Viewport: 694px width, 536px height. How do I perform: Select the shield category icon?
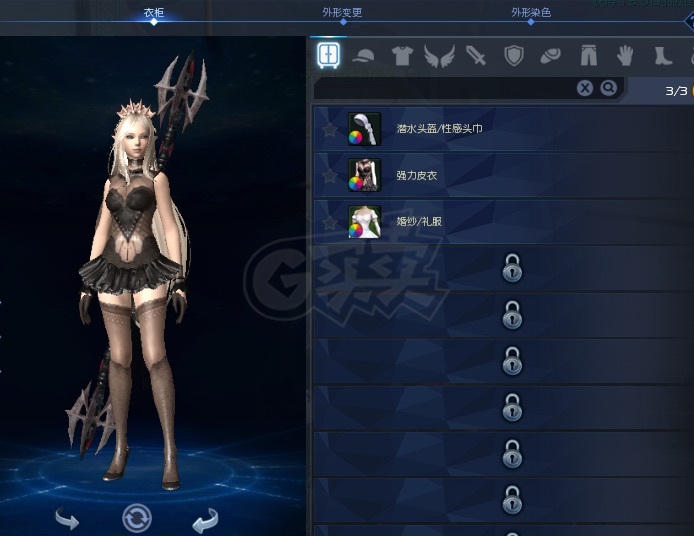(514, 55)
